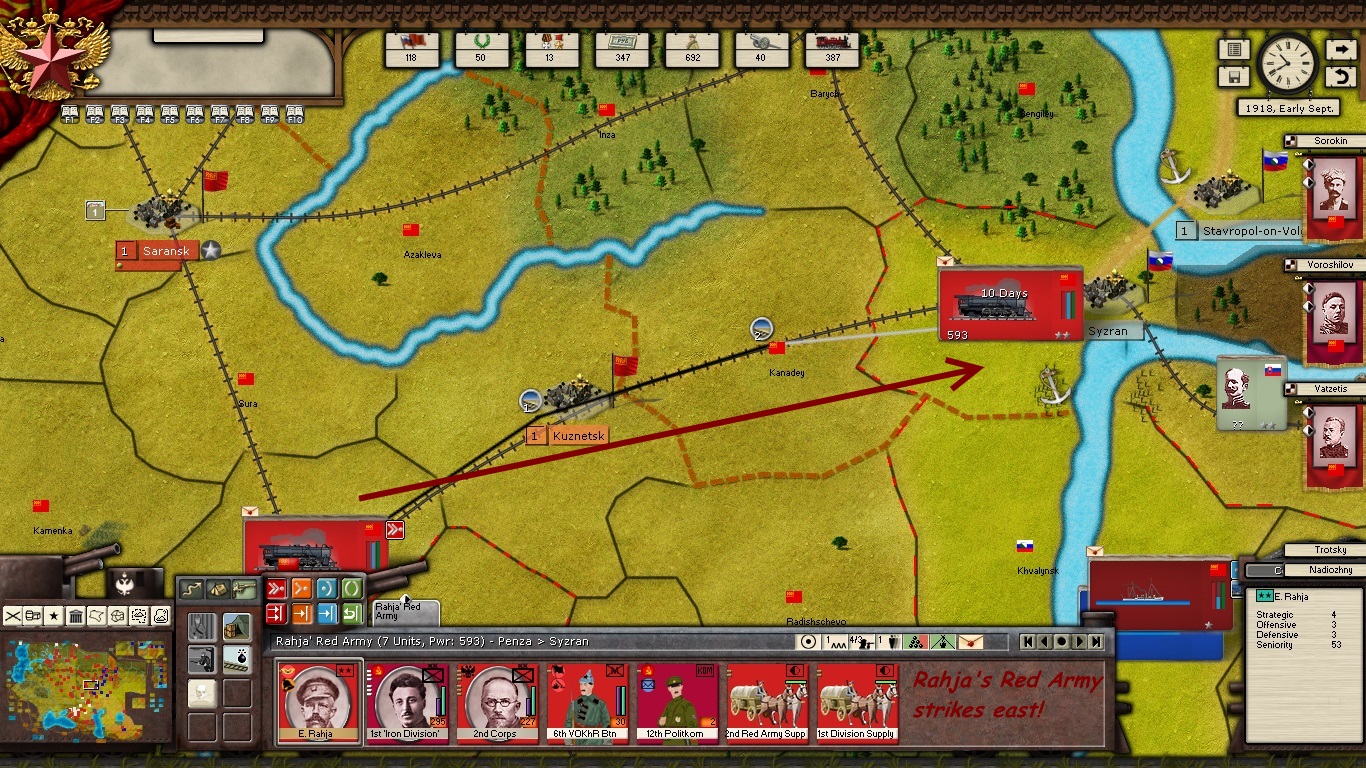Click the minimap of Russia
Image resolution: width=1366 pixels, height=768 pixels.
click(x=85, y=688)
